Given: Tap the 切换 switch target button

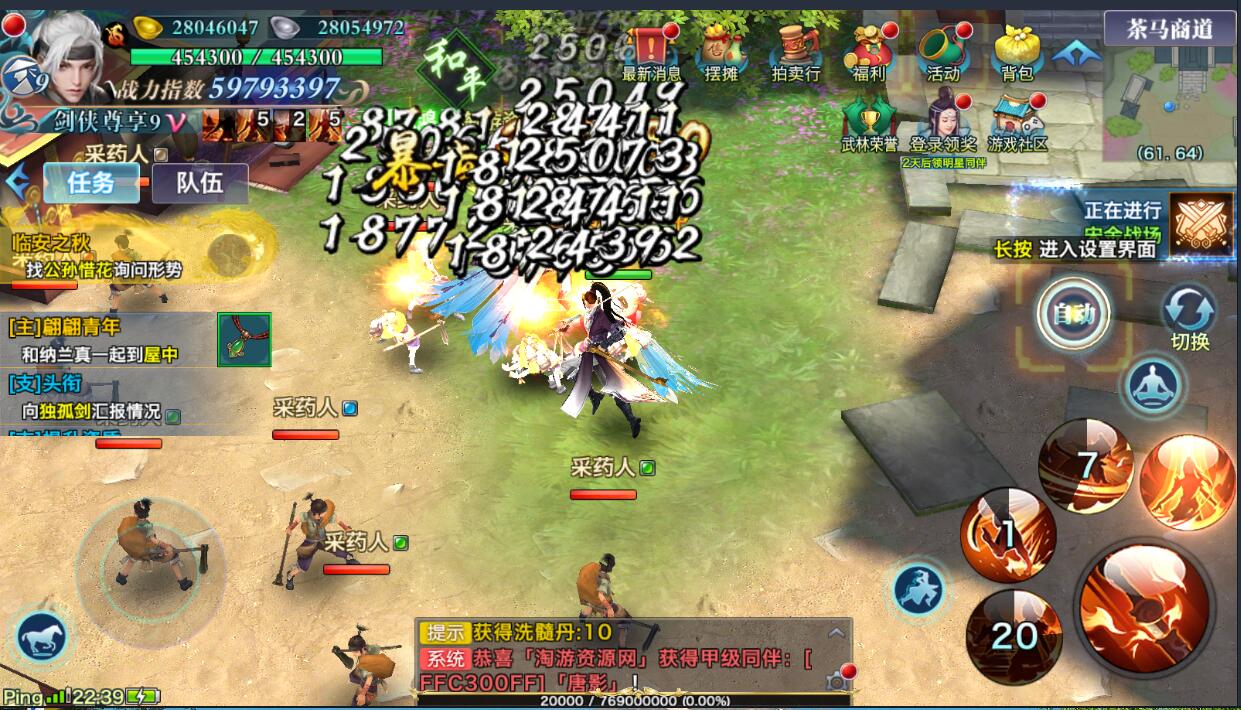Looking at the screenshot, I should coord(1189,316).
